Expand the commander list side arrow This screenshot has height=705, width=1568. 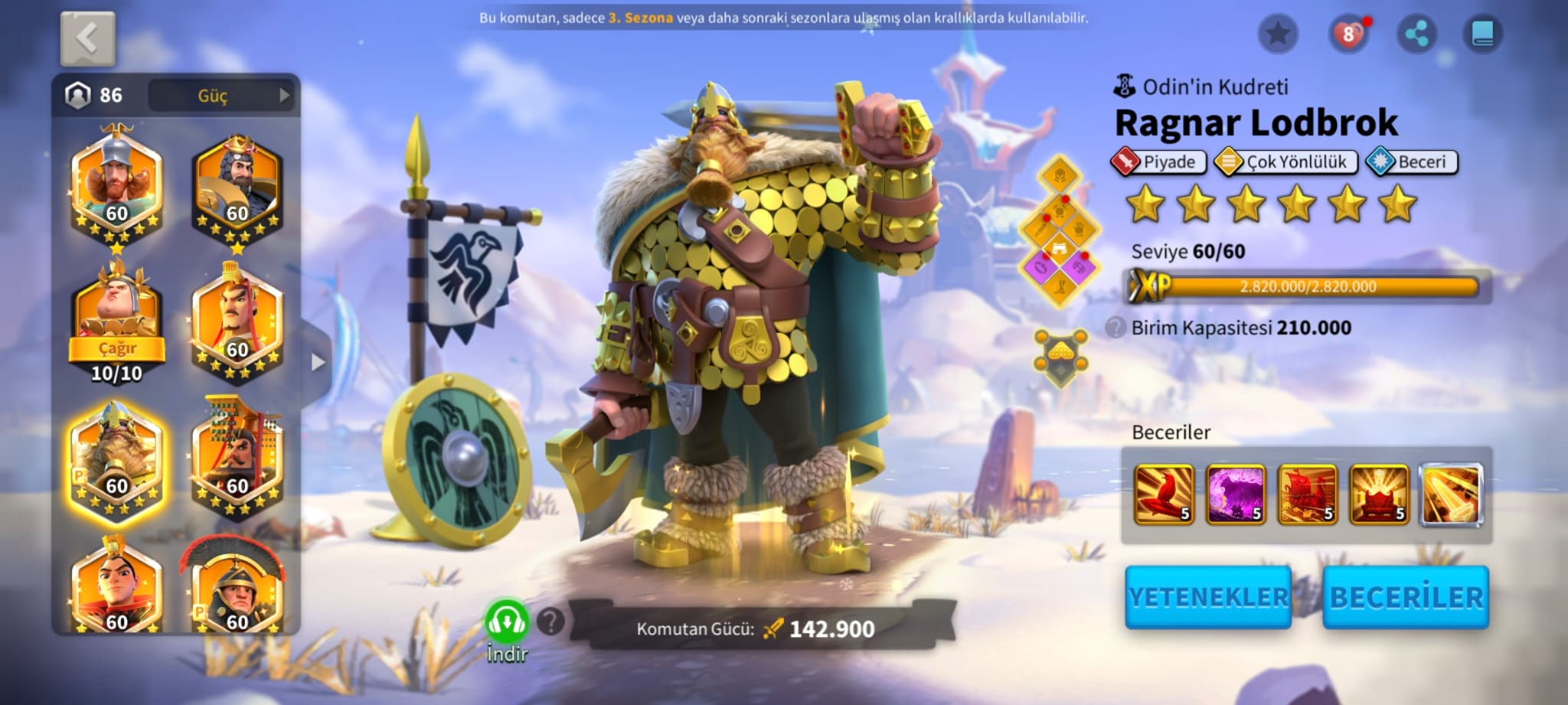tap(318, 362)
